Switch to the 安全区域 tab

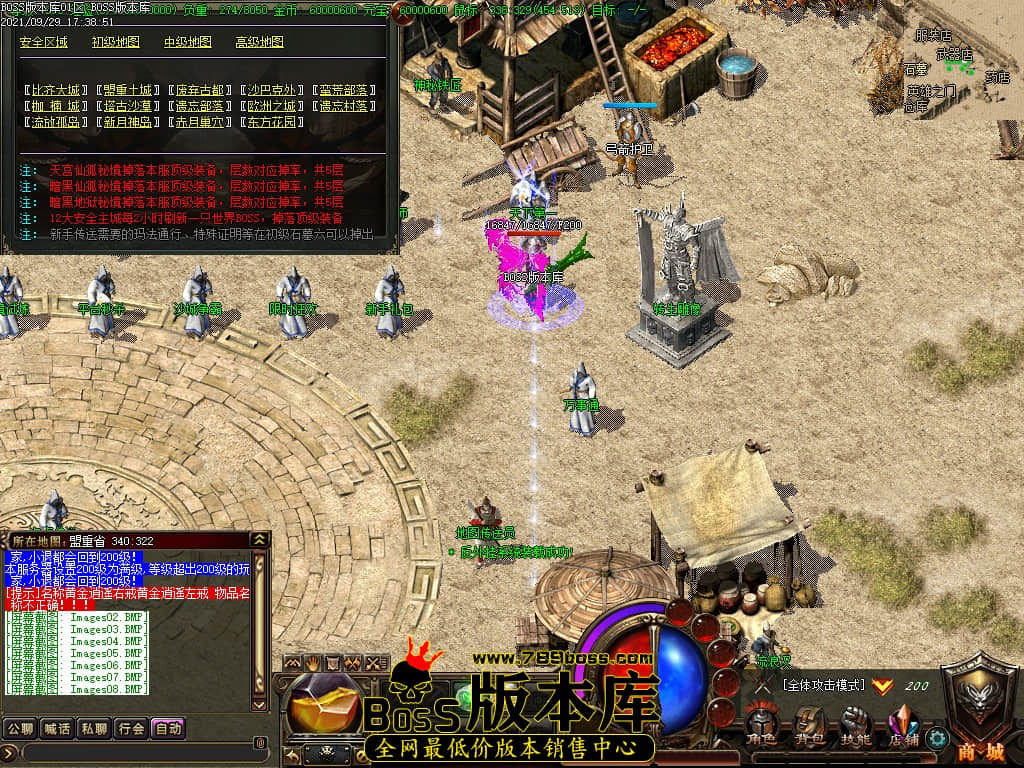point(44,42)
